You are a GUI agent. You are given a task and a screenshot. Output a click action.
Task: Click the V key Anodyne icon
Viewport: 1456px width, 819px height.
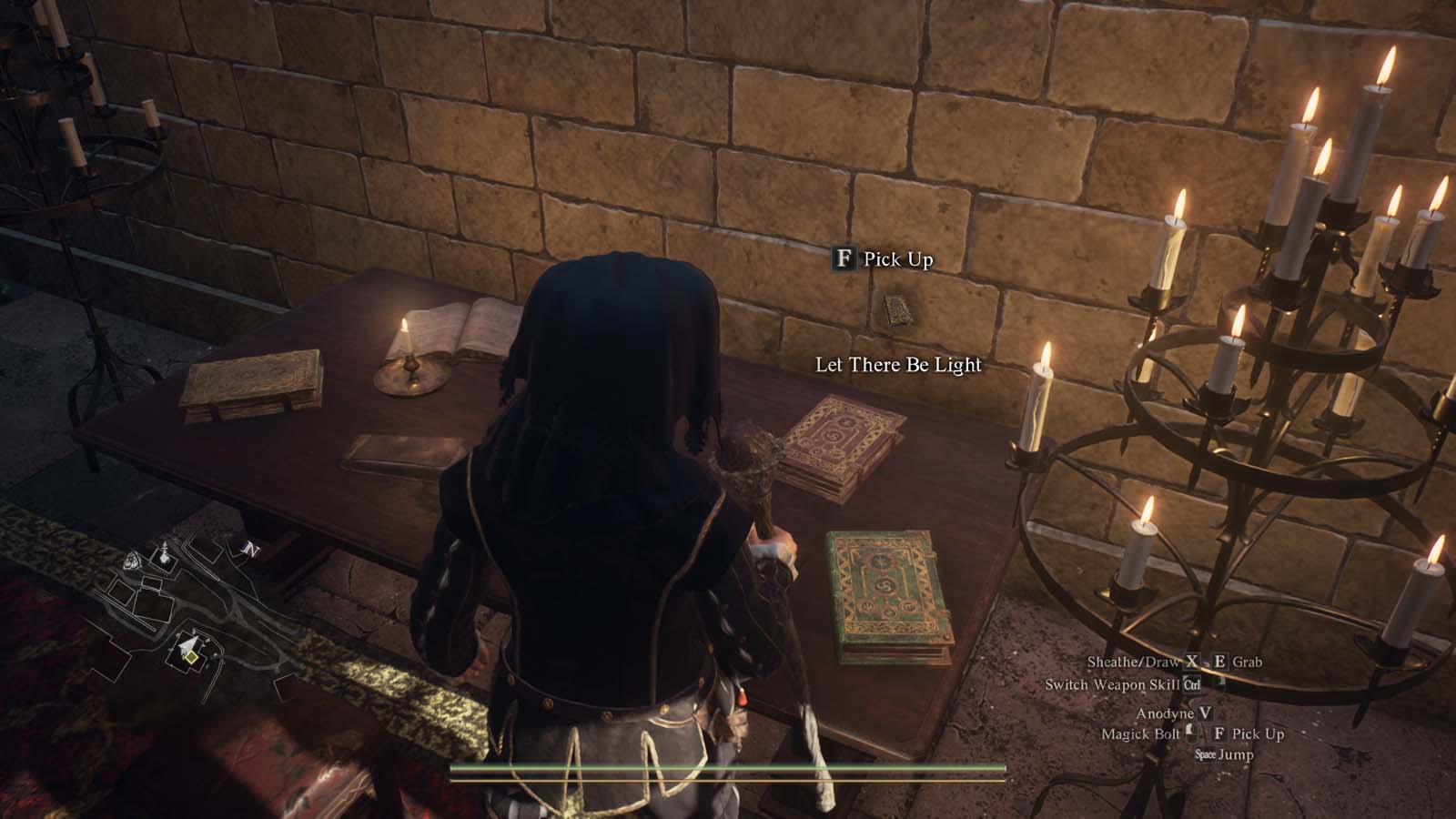[1205, 713]
